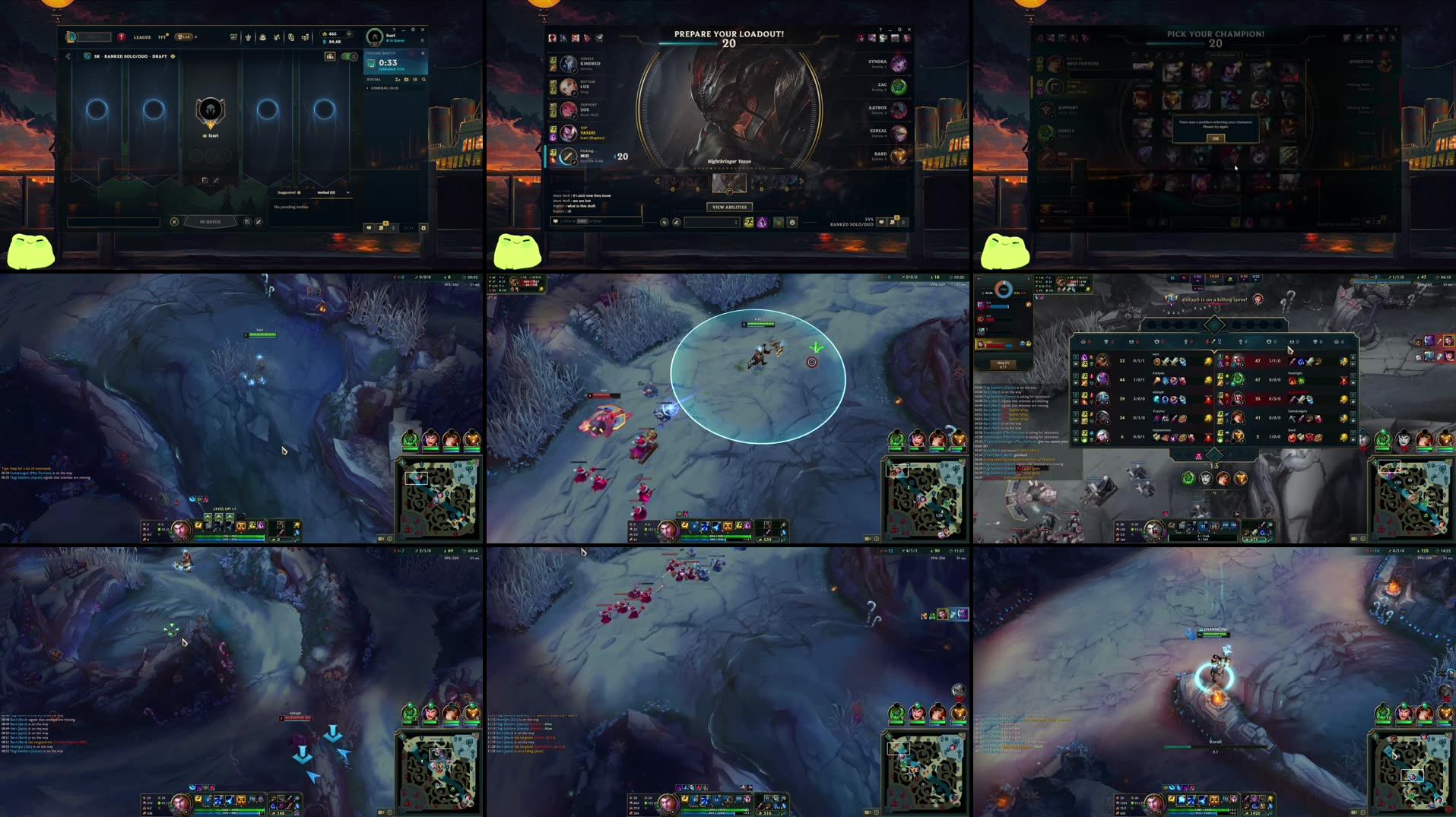Open the emote selector in champion select
The width and height of the screenshot is (1456, 817).
pyautogui.click(x=792, y=222)
